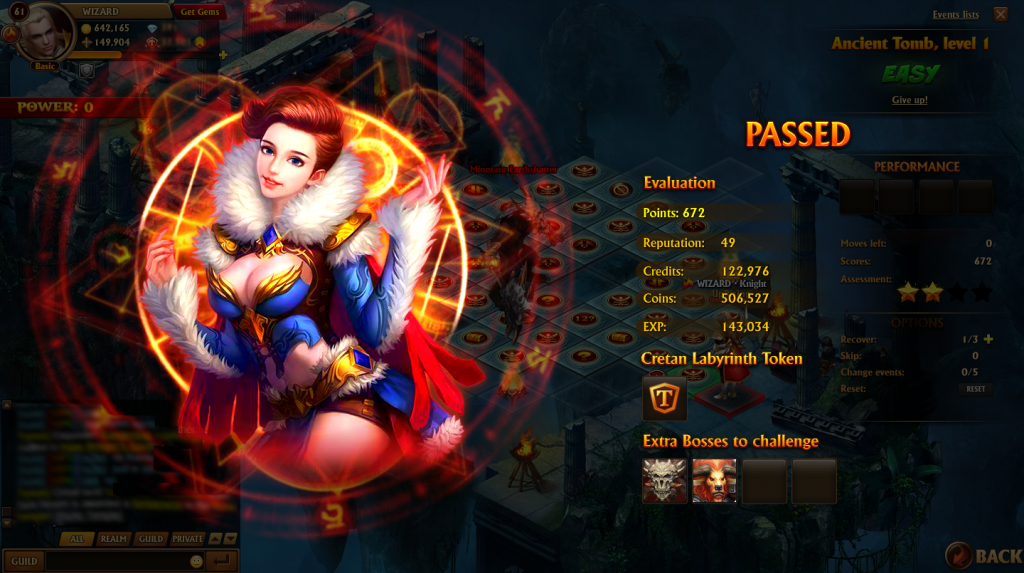Screen dimensions: 1024x573
Task: Switch chat to the REALM tab
Action: tap(114, 539)
